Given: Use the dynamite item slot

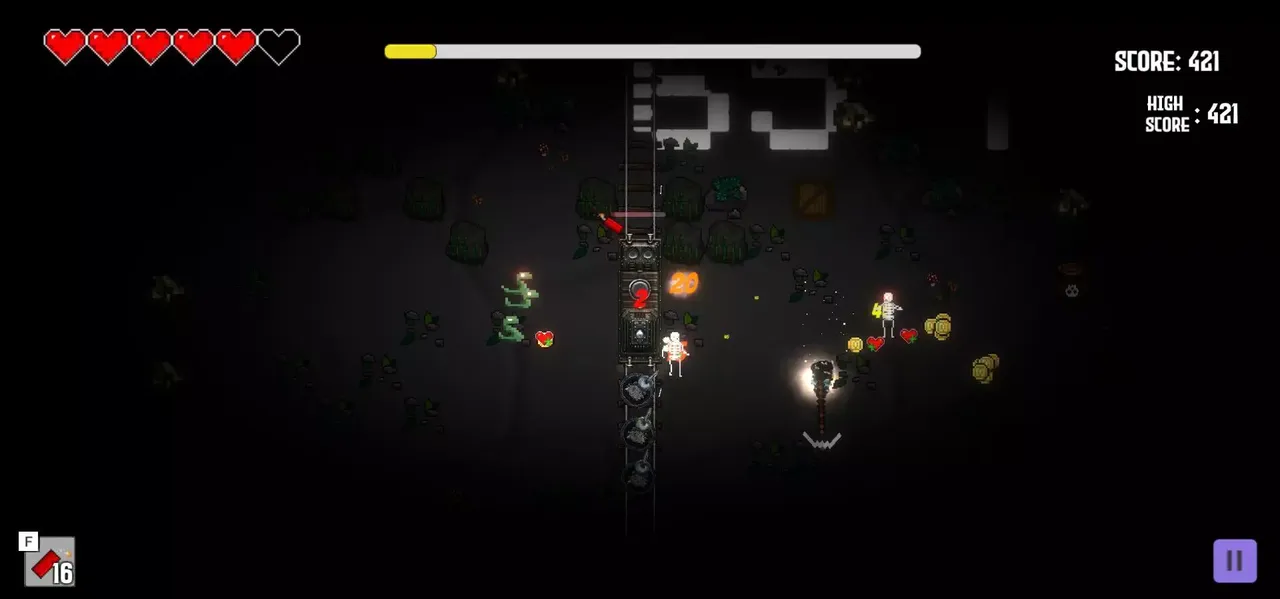Looking at the screenshot, I should tap(50, 563).
